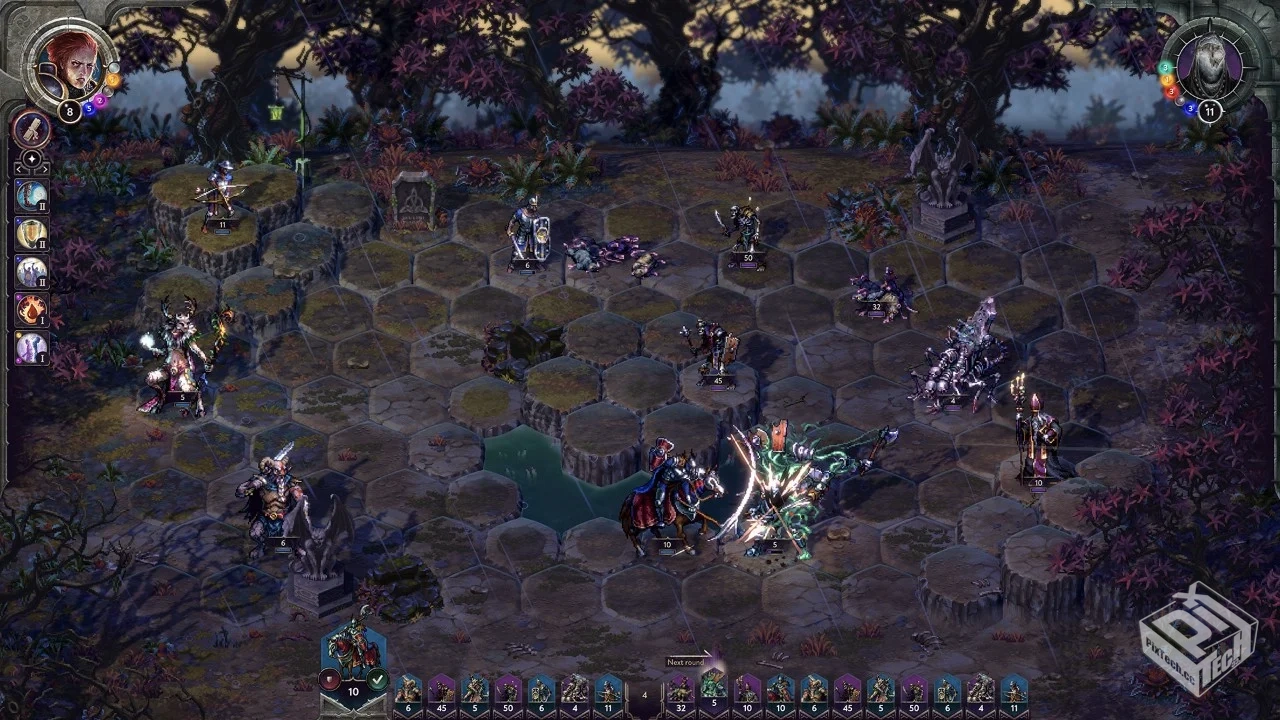
Task: Go to previous spell page arrow
Action: coord(17,170)
